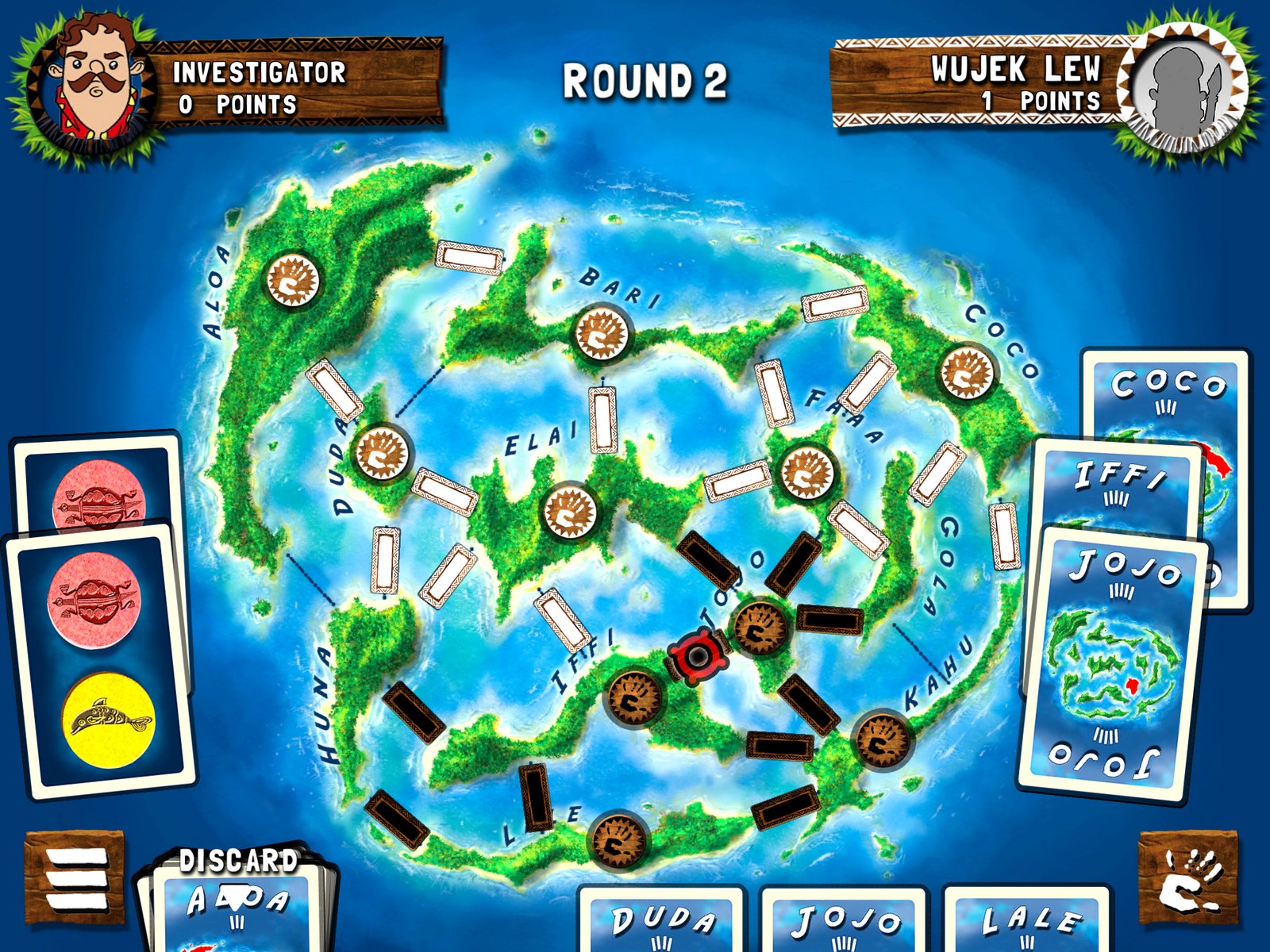Choose the Lale card in hand
Viewport: 1270px width, 952px height.
click(1029, 920)
